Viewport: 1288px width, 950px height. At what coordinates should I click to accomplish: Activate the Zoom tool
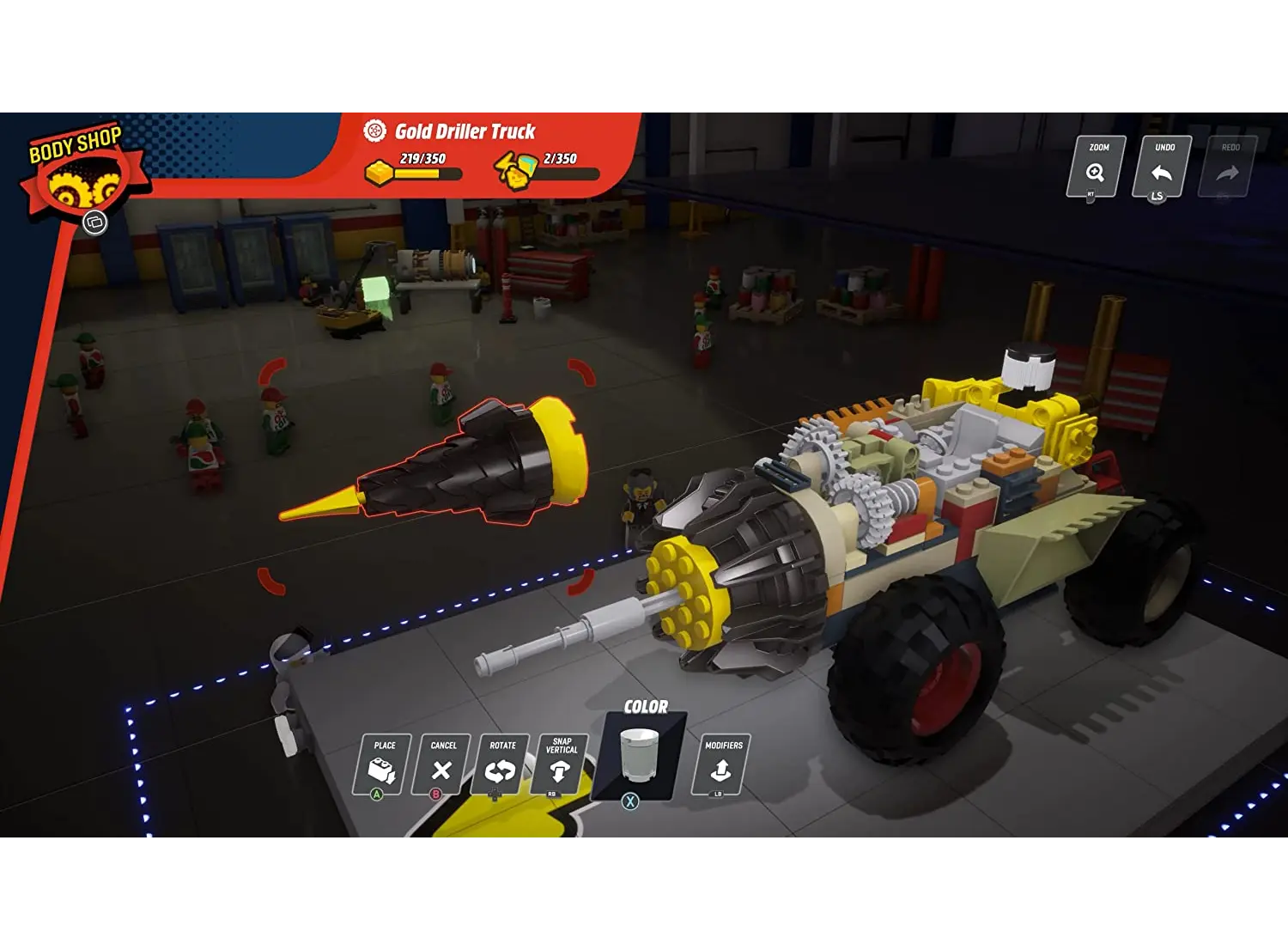pos(1096,167)
